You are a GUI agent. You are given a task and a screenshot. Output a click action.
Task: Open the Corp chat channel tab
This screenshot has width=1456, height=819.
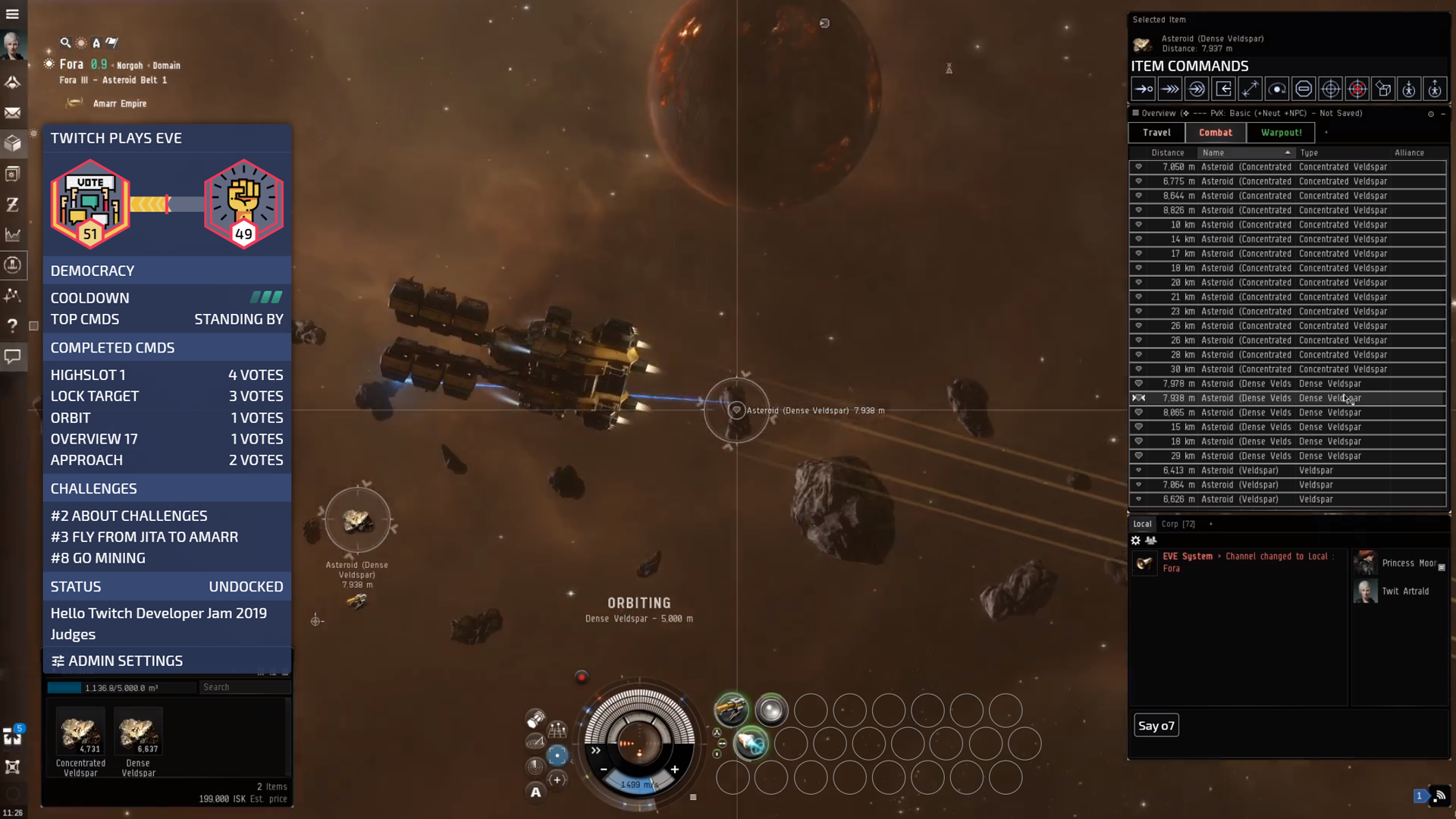1178,524
